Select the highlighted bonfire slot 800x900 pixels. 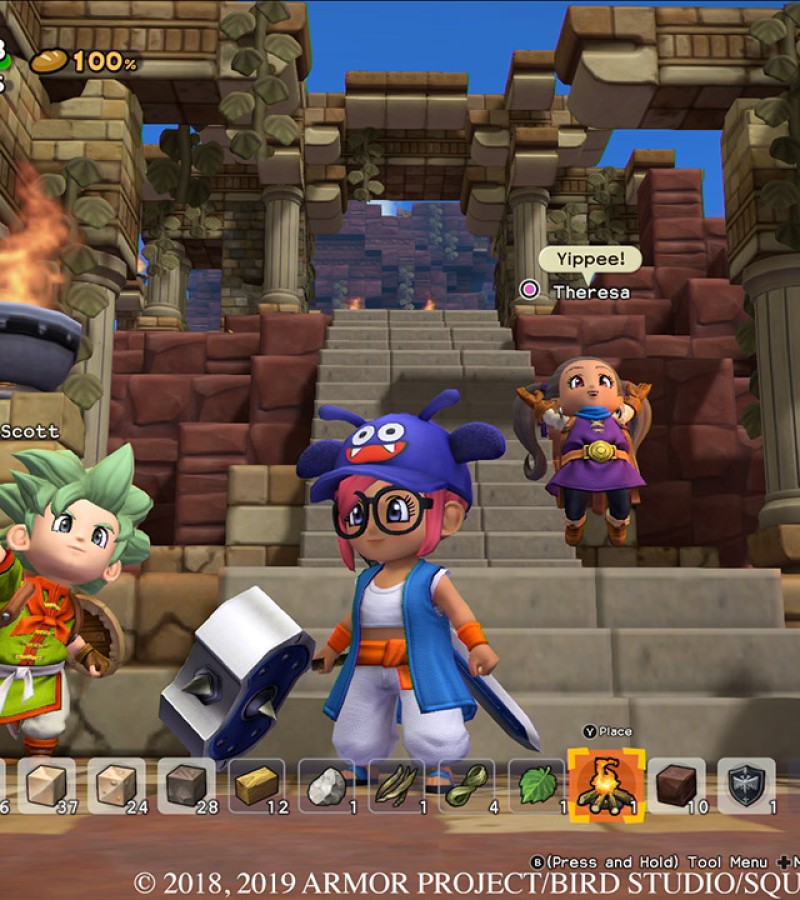[x=606, y=785]
